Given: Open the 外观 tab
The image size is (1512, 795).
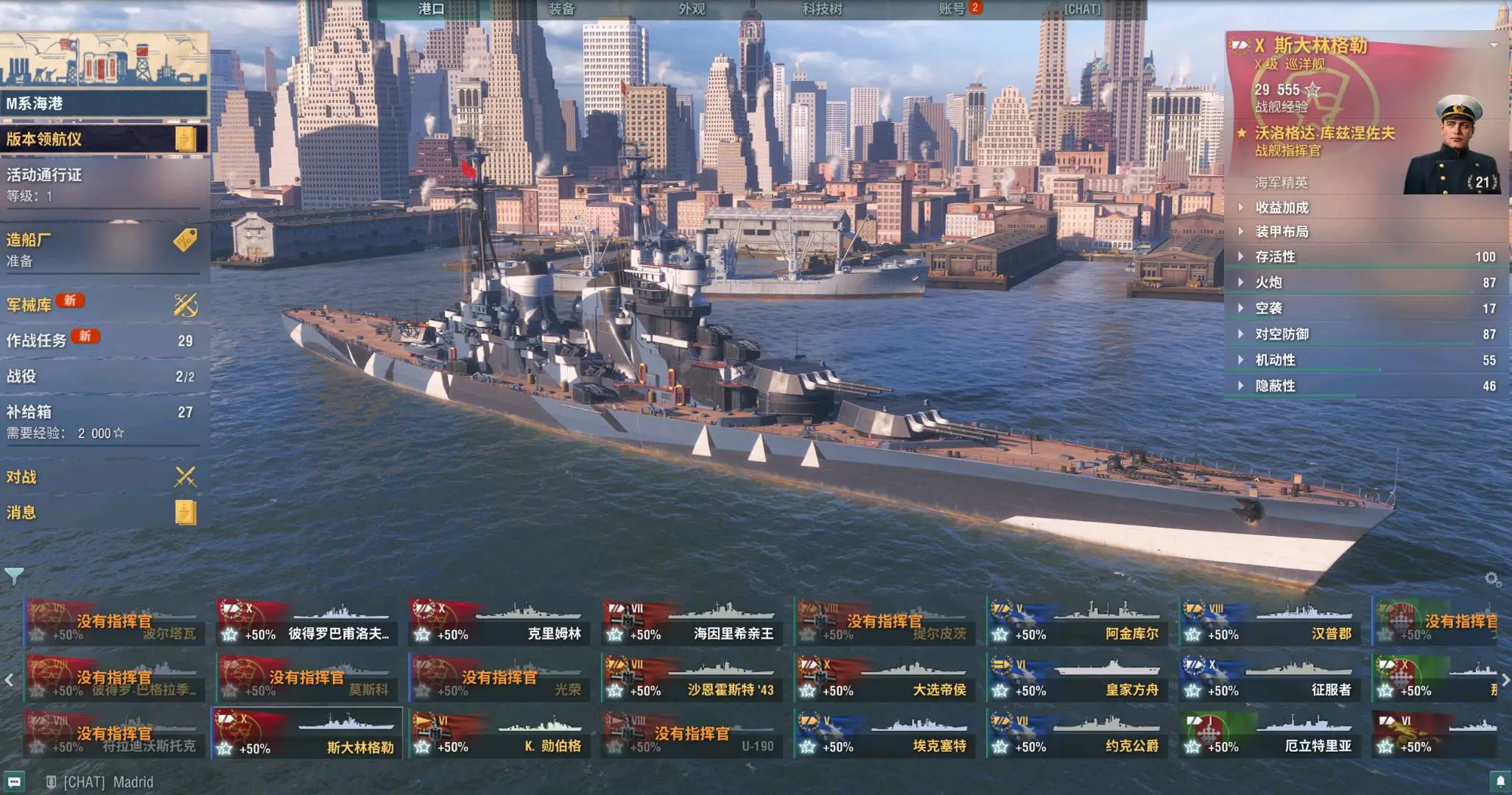Looking at the screenshot, I should coord(692,9).
